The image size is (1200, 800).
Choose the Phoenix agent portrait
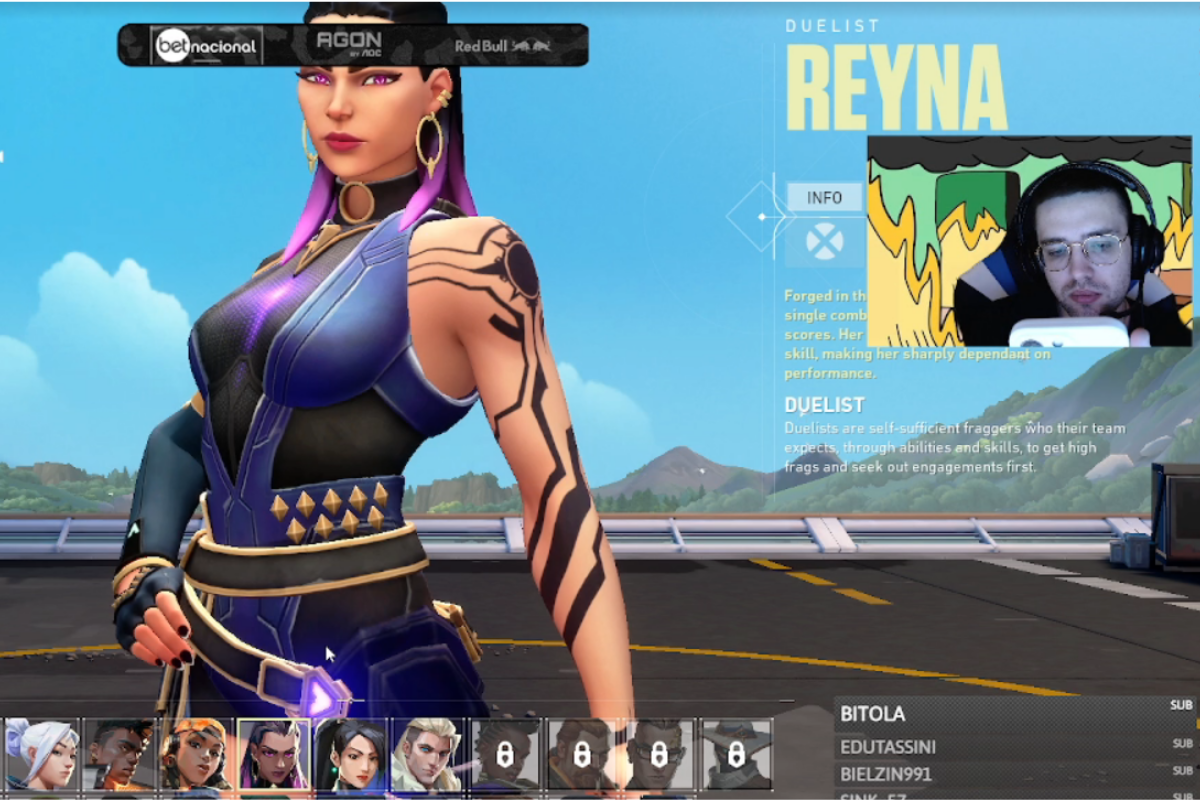(119, 755)
